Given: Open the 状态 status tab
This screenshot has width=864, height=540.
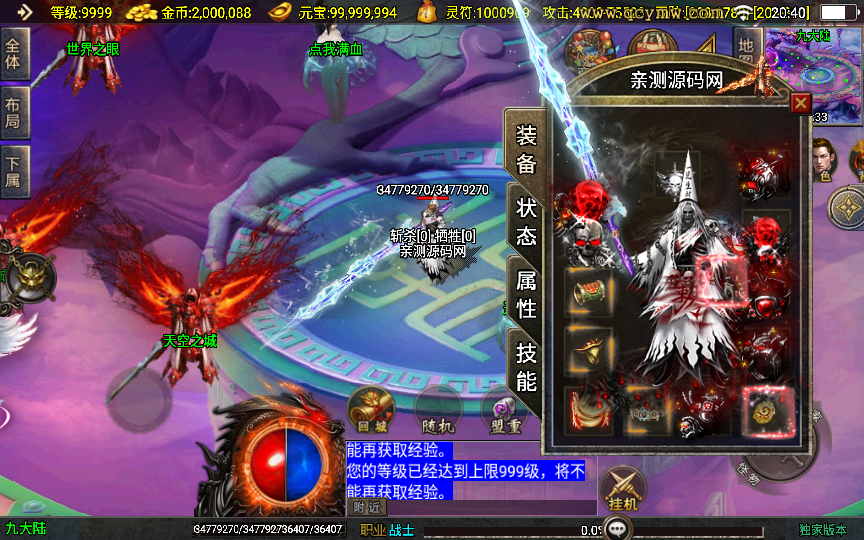Looking at the screenshot, I should tap(526, 222).
